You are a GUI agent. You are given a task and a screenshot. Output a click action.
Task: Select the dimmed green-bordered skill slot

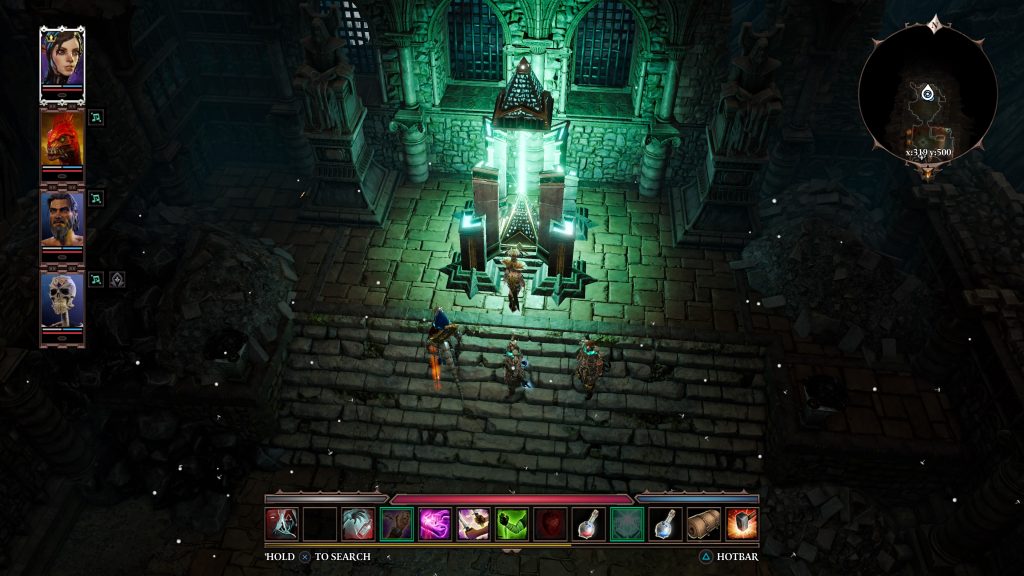click(627, 524)
